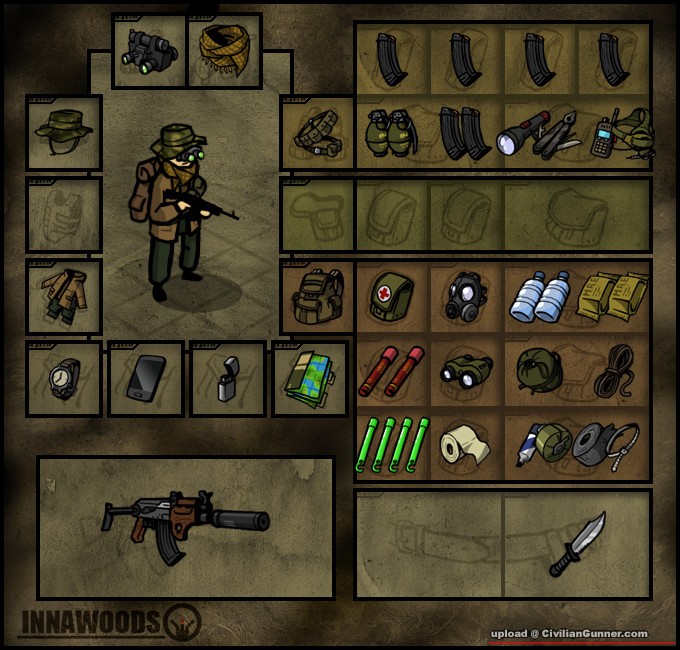
Task: Click the tactical belt slot
Action: tap(318, 133)
